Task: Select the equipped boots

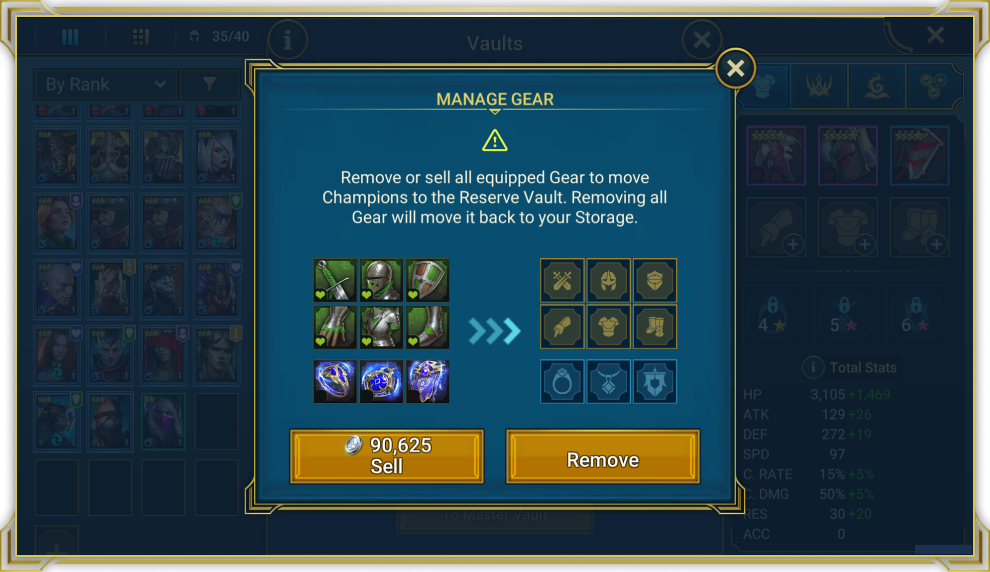Action: tap(427, 326)
